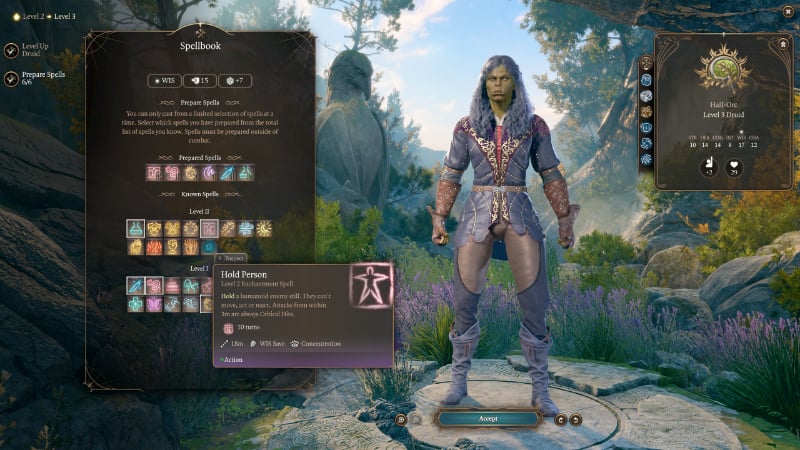Screen dimensions: 800x450
Task: Rotate the character left with the arrow button
Action: [561, 419]
